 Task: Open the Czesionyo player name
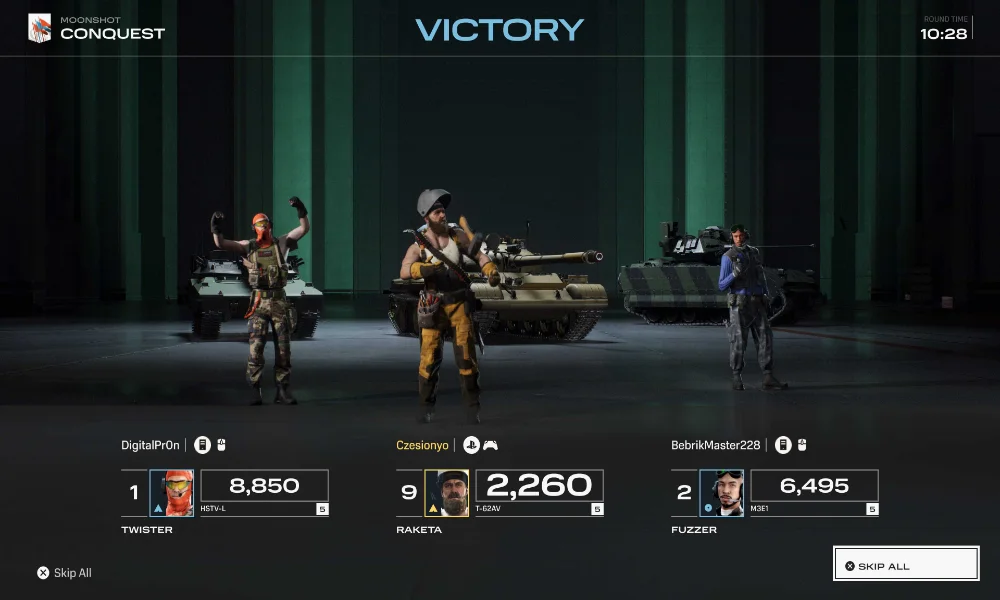(422, 445)
